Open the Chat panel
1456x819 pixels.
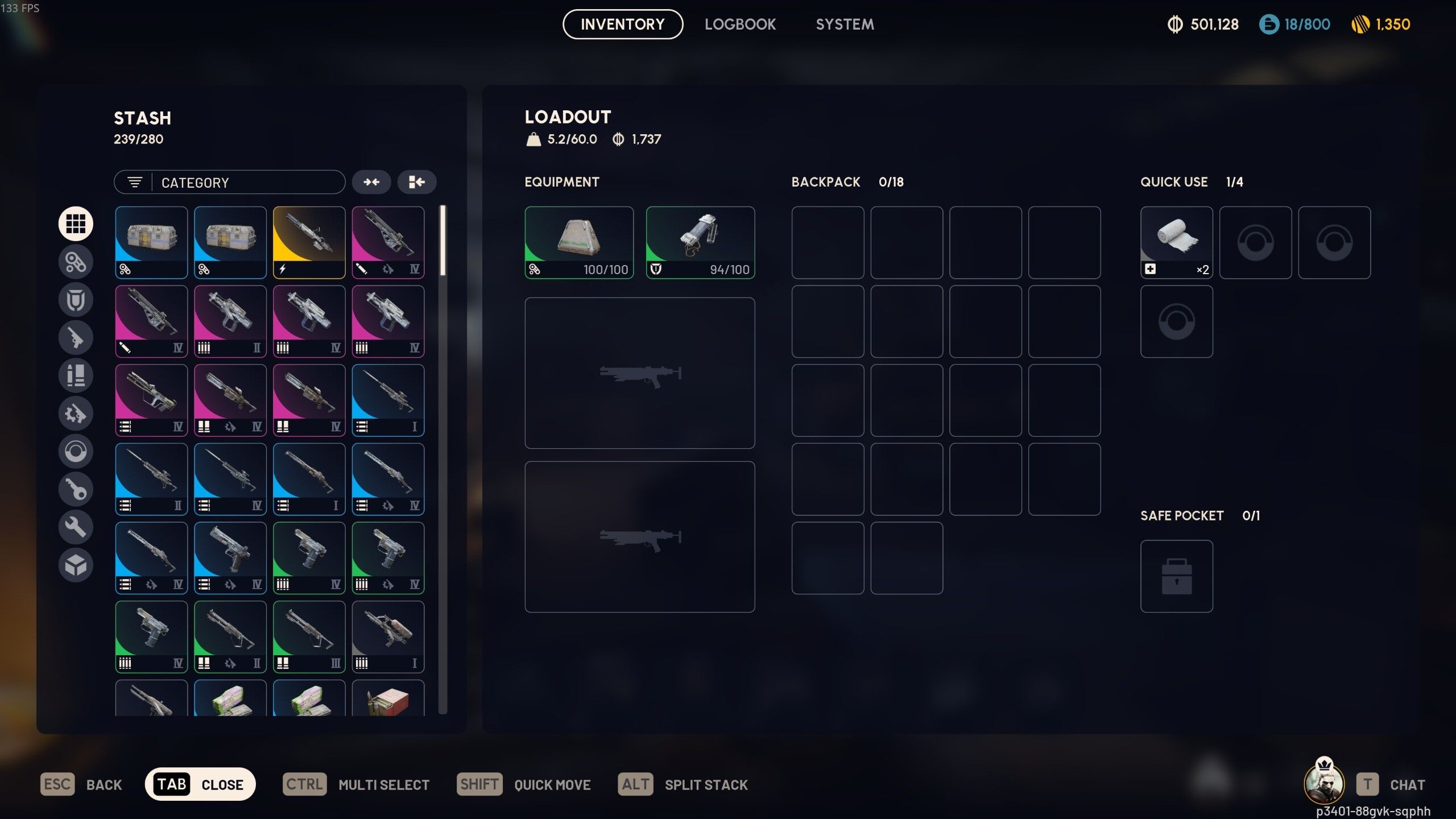tap(1391, 785)
